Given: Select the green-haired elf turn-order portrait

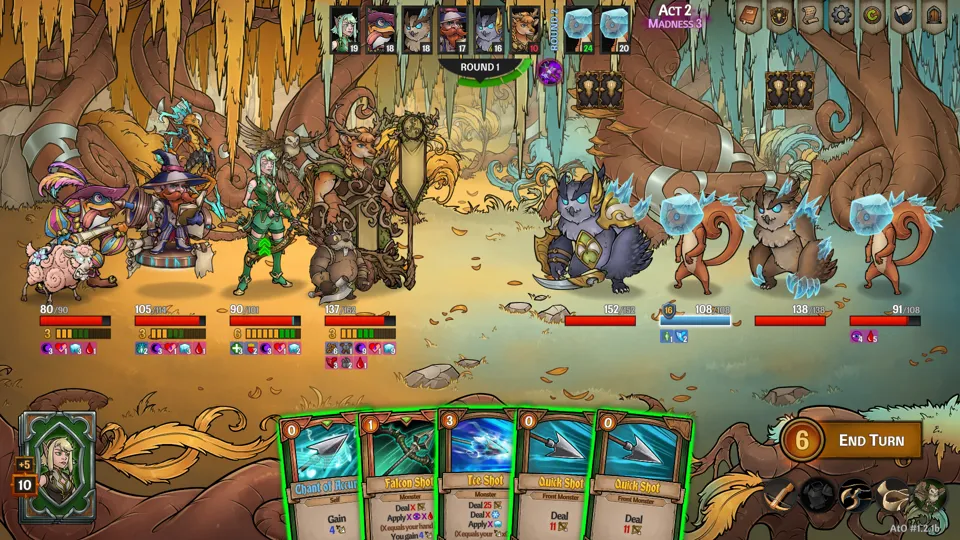Looking at the screenshot, I should click(345, 29).
